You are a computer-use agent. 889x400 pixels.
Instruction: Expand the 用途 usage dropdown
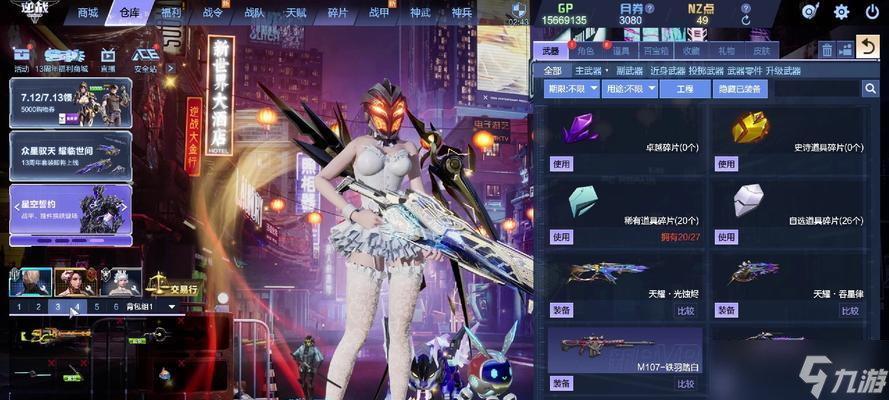(628, 89)
